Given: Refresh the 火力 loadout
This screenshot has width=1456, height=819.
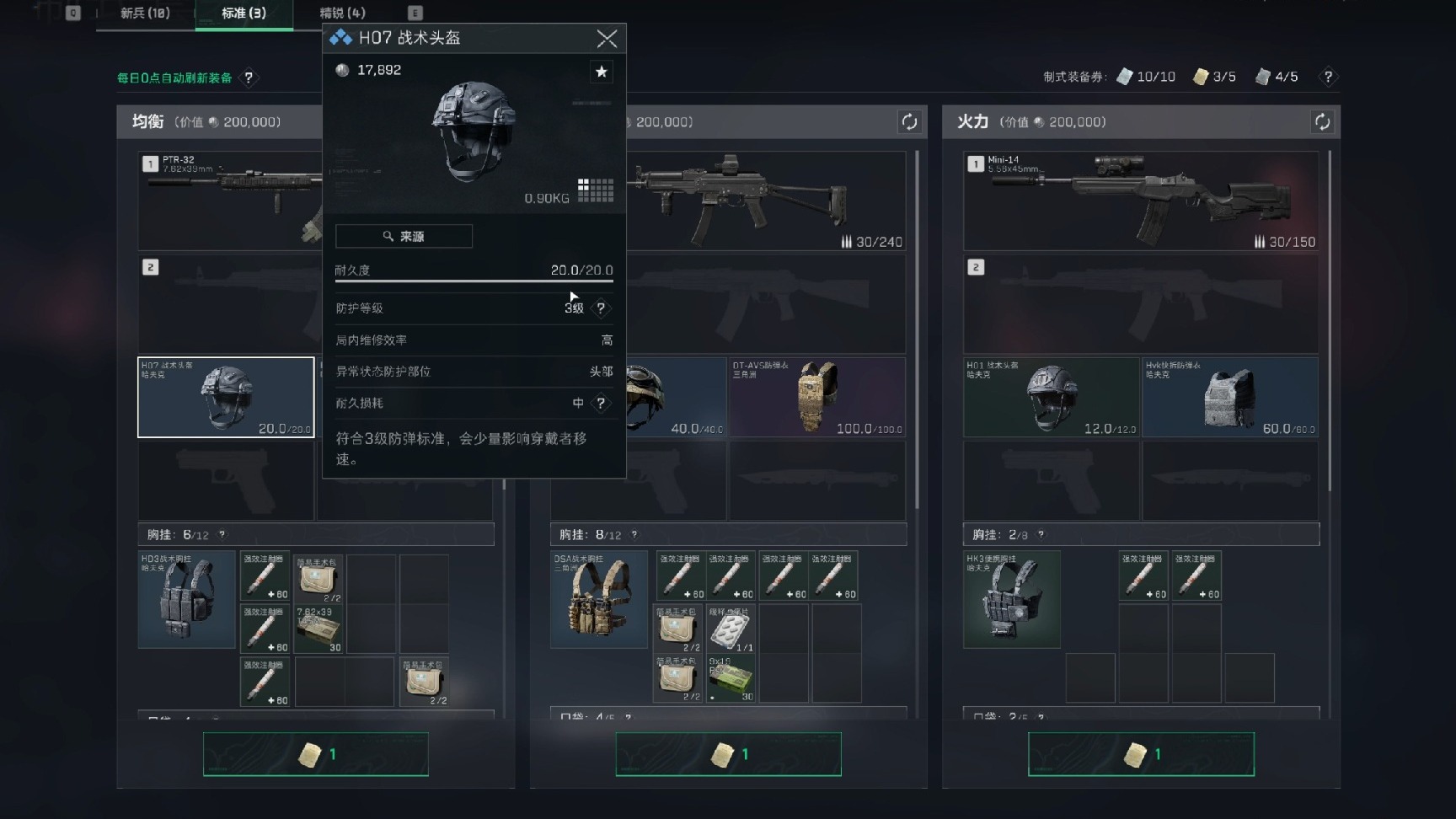Looking at the screenshot, I should 1322,122.
